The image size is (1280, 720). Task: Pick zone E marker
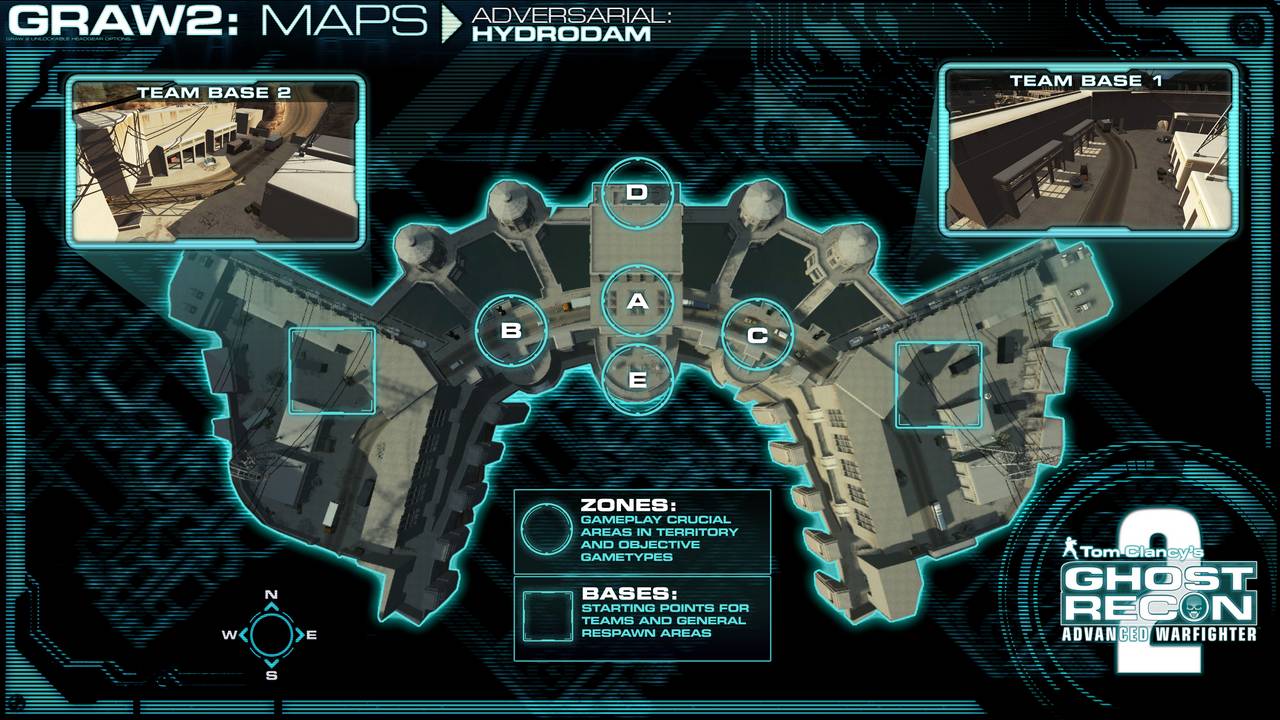[x=638, y=379]
